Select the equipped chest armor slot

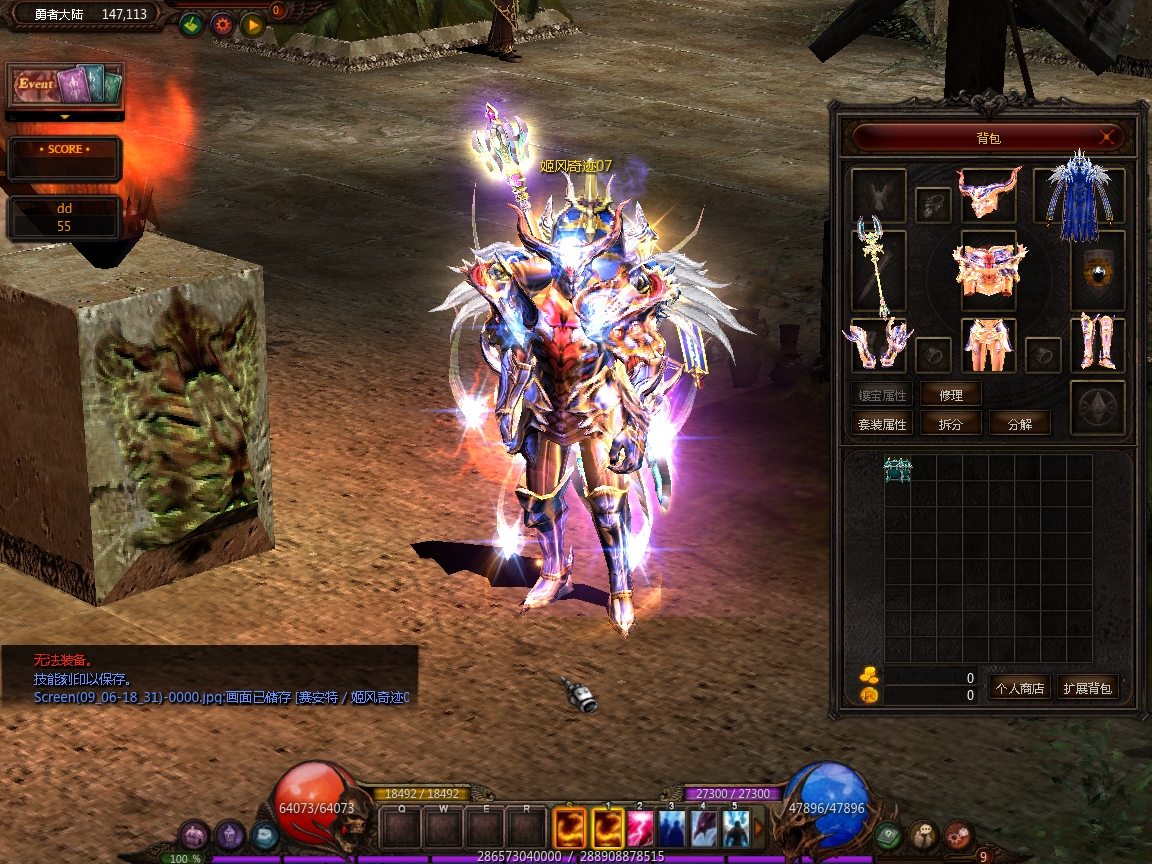point(988,268)
